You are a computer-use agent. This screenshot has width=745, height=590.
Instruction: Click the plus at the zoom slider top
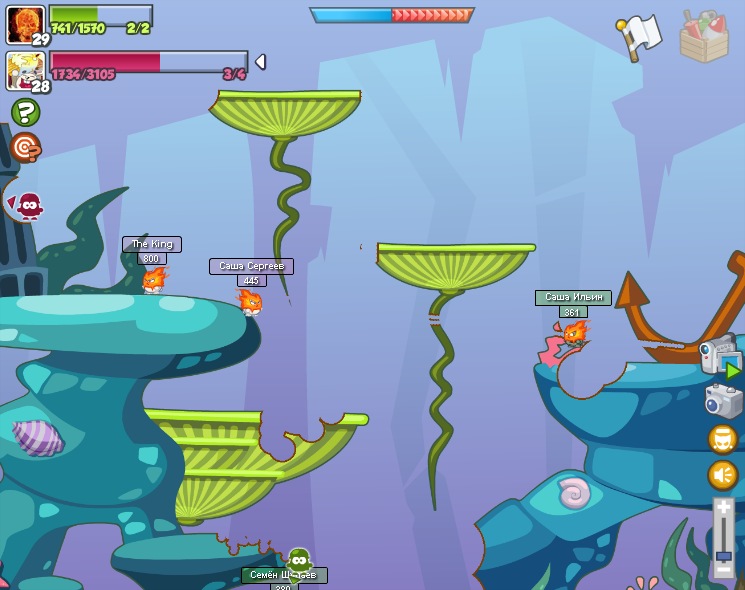(723, 508)
